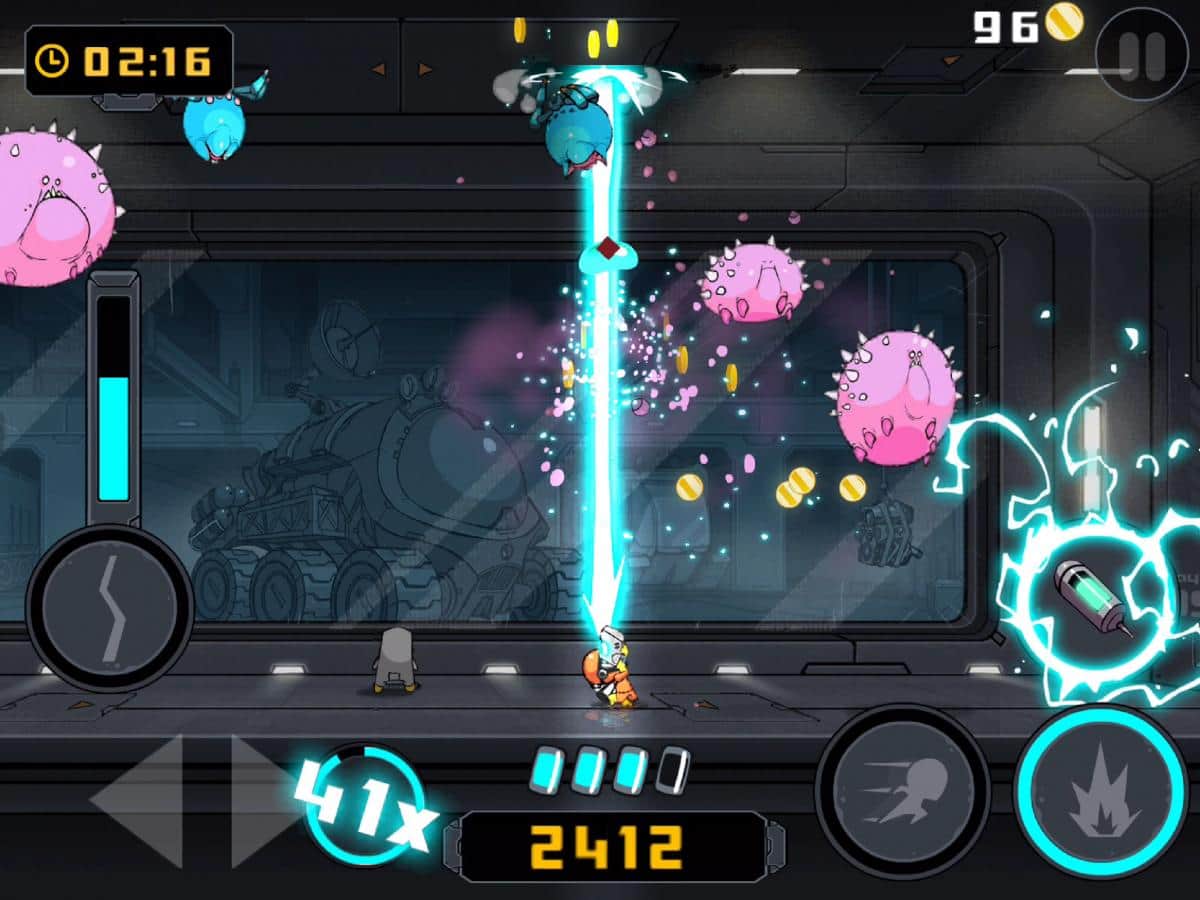Activate the dash ability button

[902, 791]
